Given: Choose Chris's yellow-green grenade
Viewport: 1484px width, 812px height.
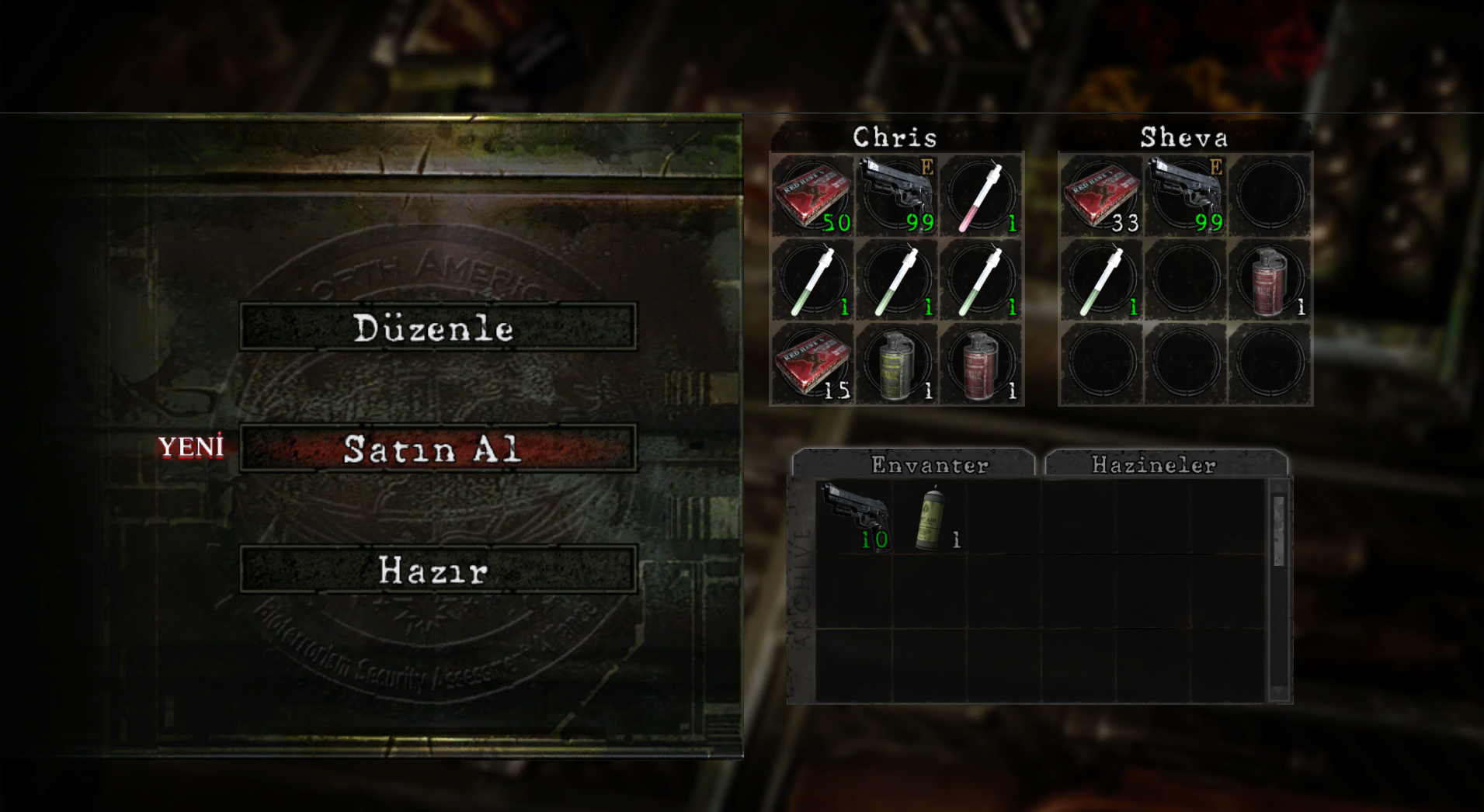Looking at the screenshot, I should 897,363.
